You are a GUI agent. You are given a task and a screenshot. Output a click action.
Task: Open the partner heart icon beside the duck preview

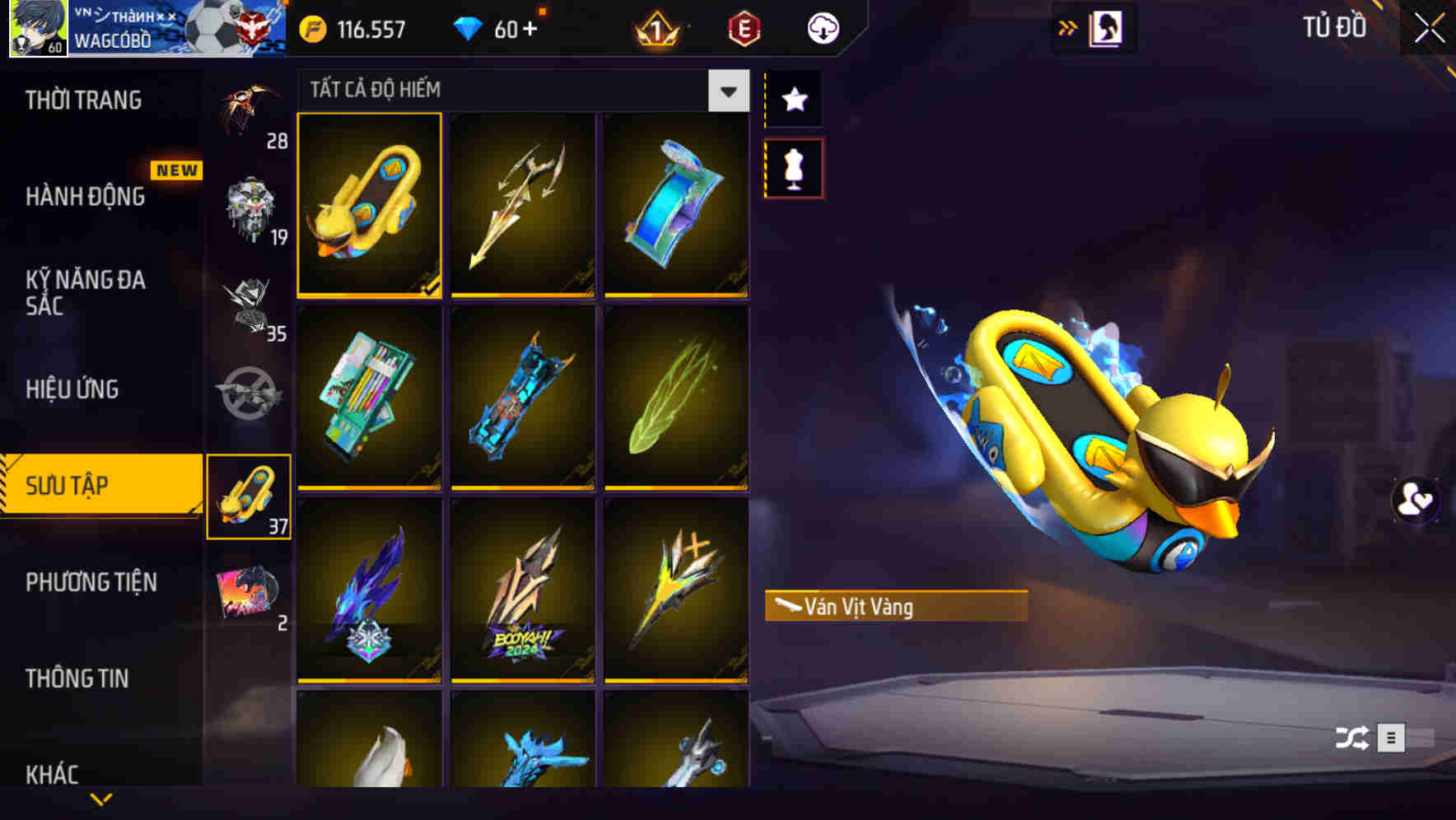pos(1415,502)
